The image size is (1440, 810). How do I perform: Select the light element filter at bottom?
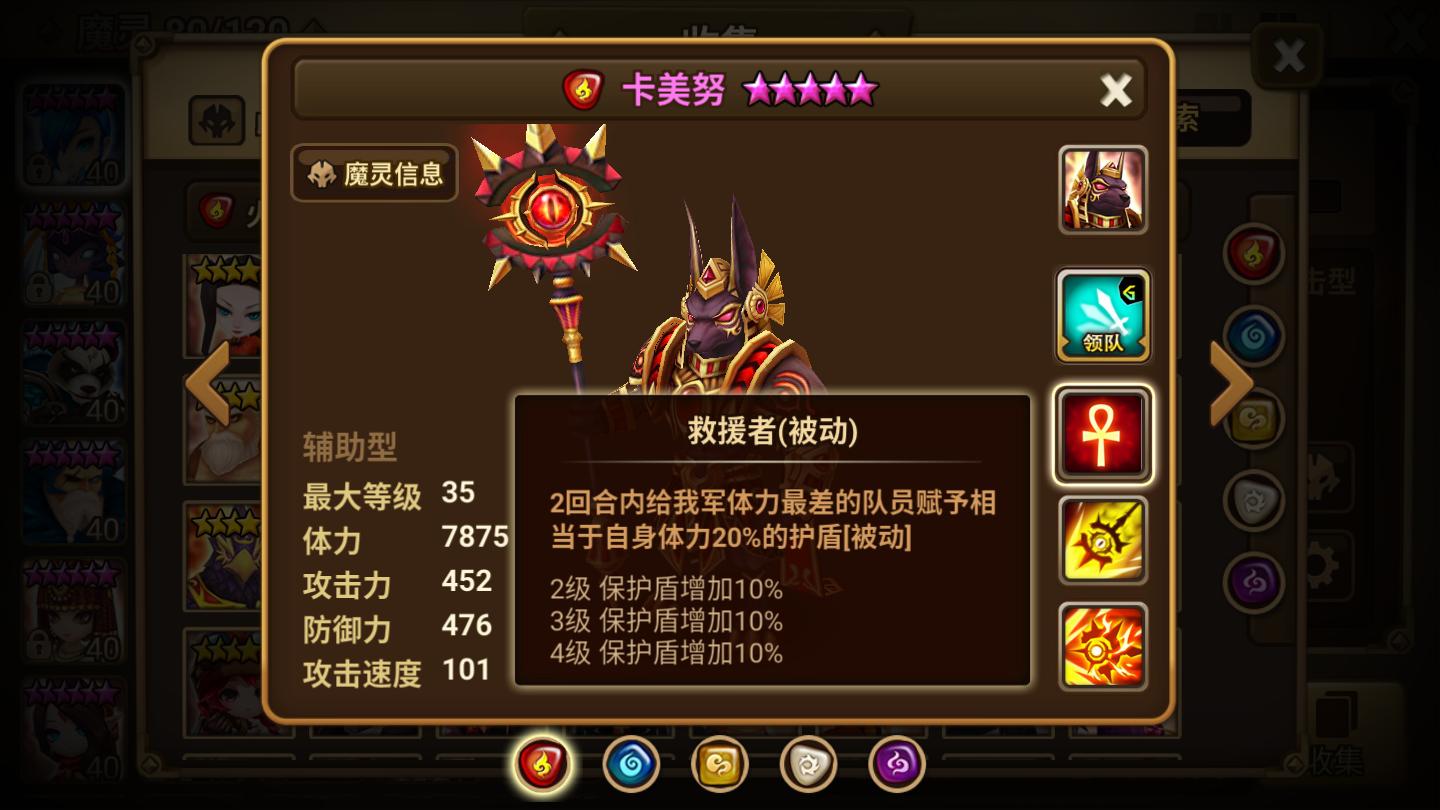pyautogui.click(x=808, y=761)
